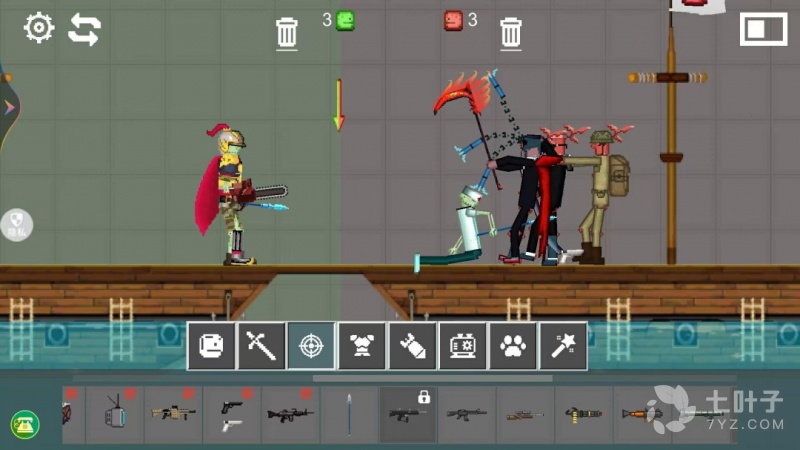The width and height of the screenshot is (800, 450).
Task: Open the armor clothing category
Action: [362, 346]
